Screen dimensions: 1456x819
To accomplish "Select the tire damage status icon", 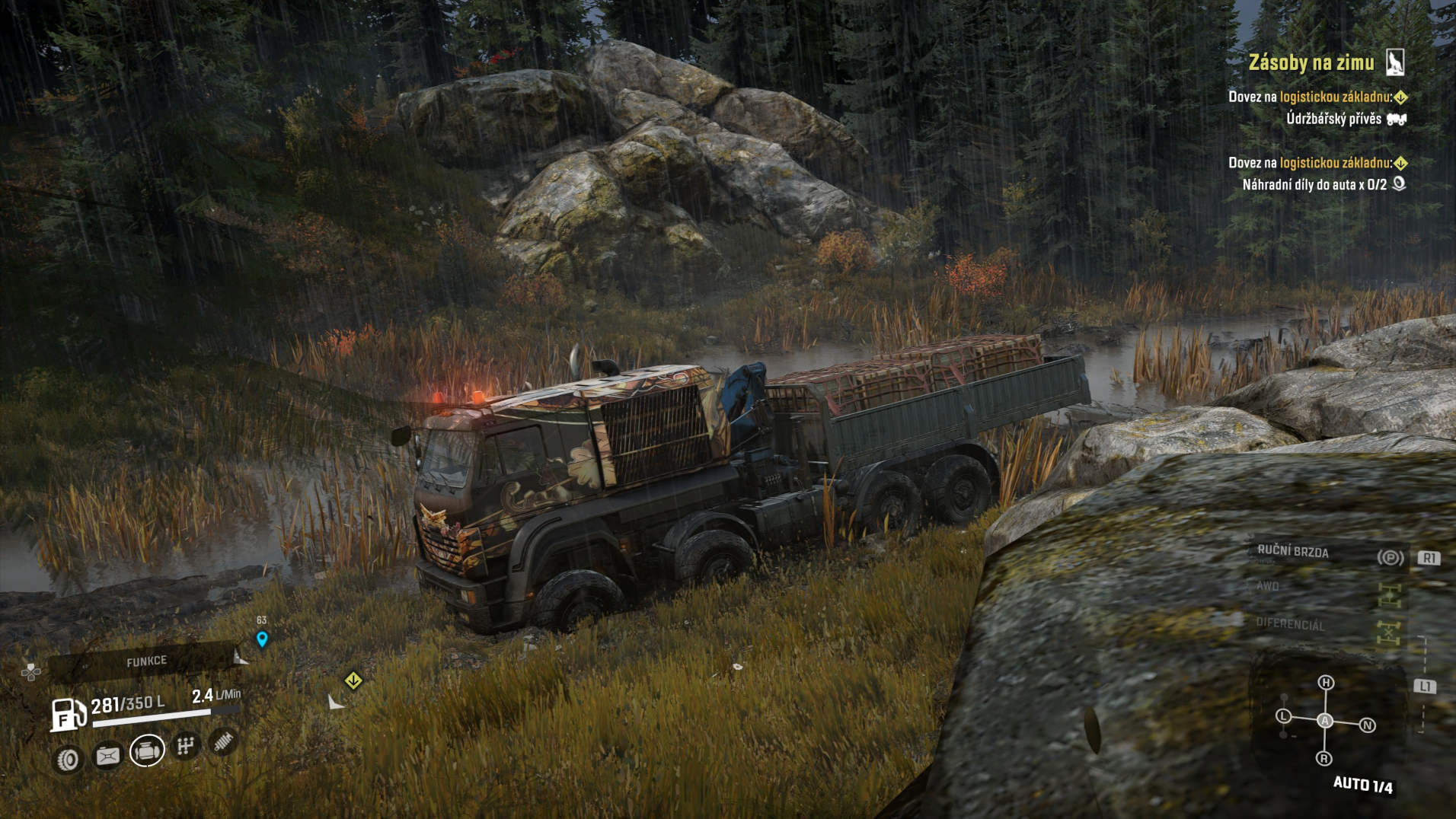I will tap(69, 759).
